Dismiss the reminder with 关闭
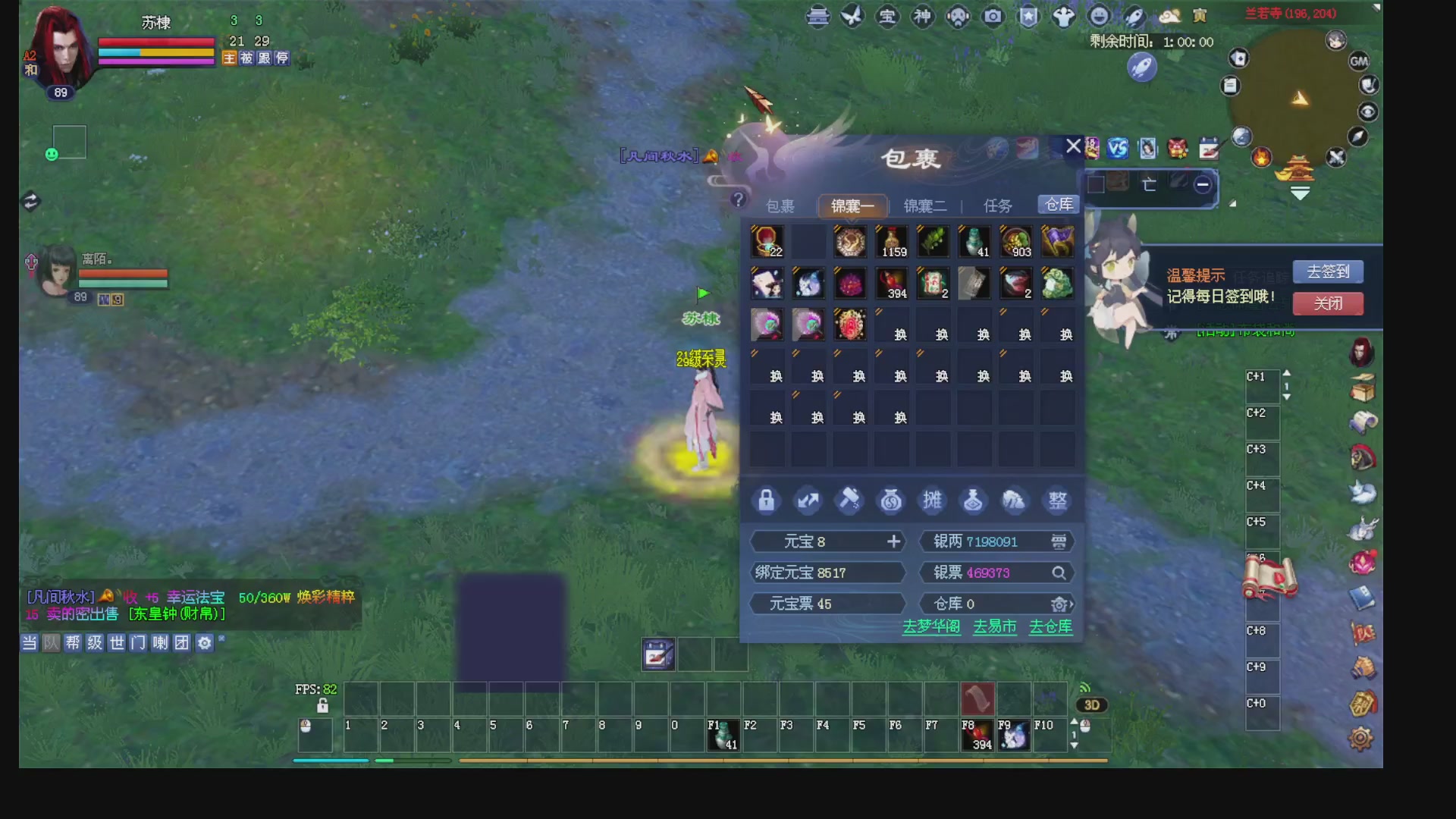 coord(1328,304)
